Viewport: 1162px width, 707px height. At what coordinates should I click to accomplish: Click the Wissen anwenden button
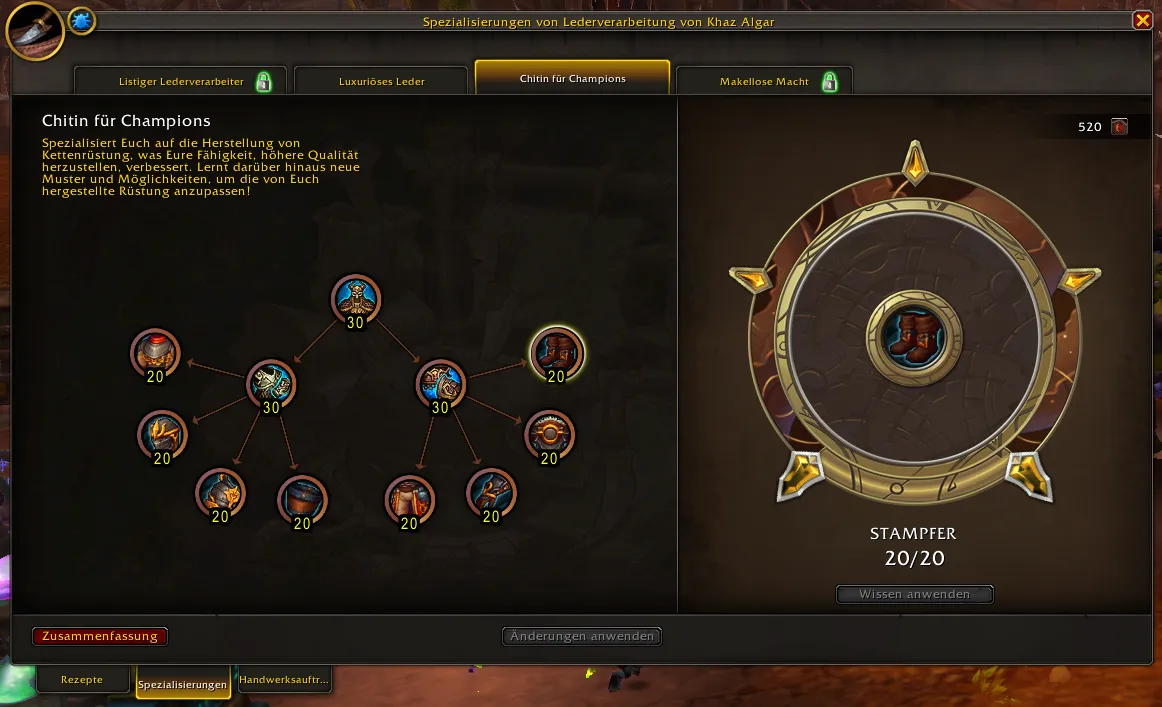[915, 594]
